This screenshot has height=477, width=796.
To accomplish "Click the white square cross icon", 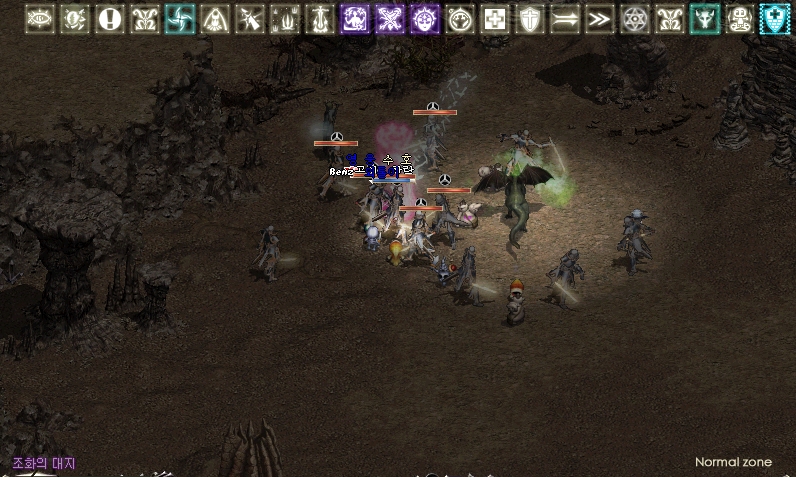I will point(495,19).
